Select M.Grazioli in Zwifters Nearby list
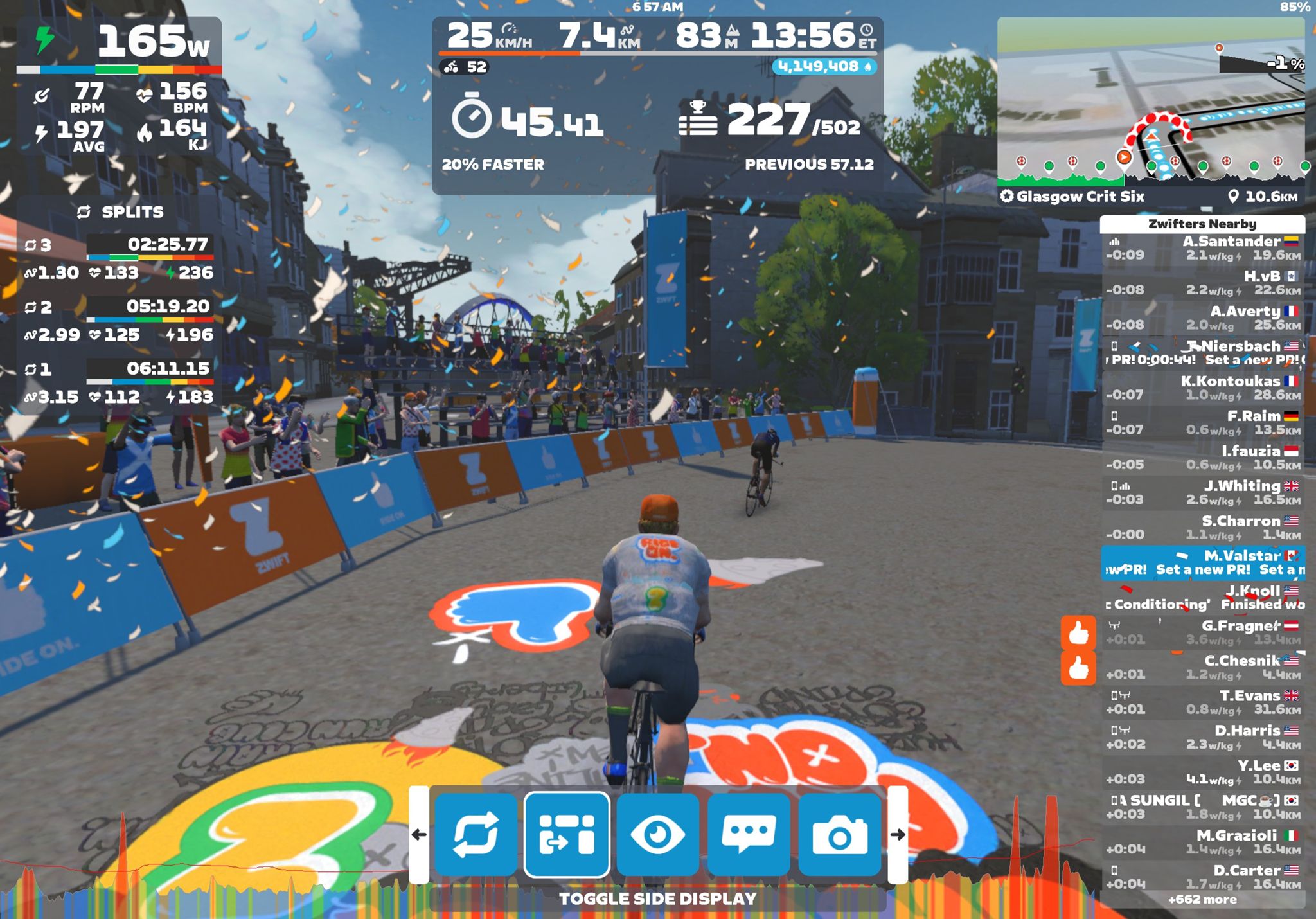 coord(1202,842)
